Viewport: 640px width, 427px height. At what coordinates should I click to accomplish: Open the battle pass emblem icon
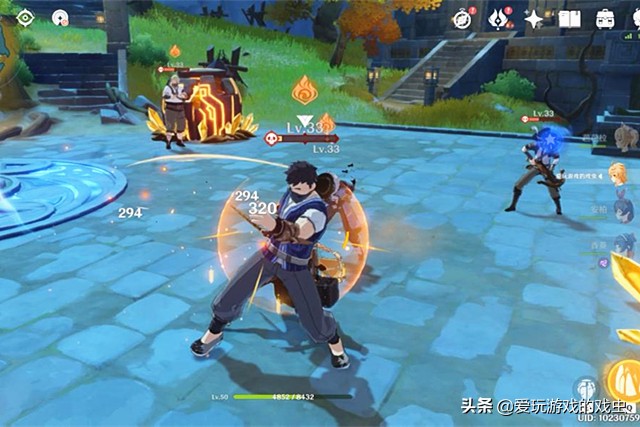coord(497,18)
